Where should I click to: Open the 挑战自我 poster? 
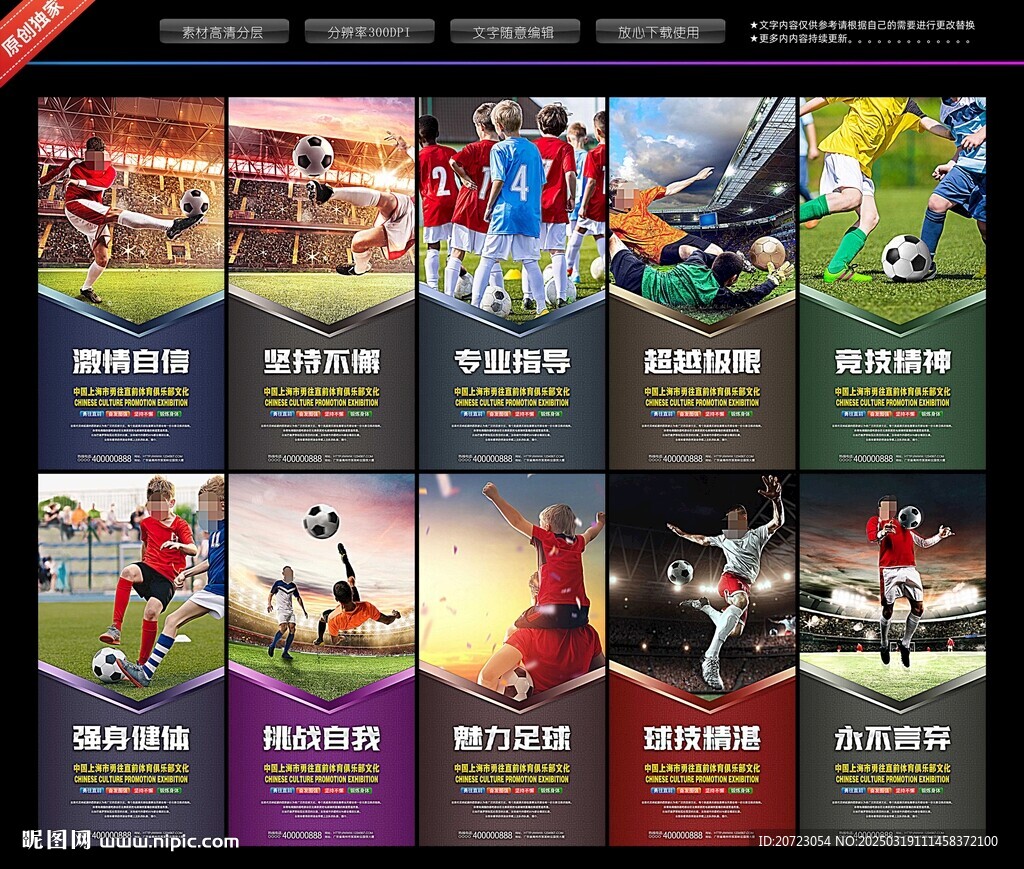coord(321,660)
